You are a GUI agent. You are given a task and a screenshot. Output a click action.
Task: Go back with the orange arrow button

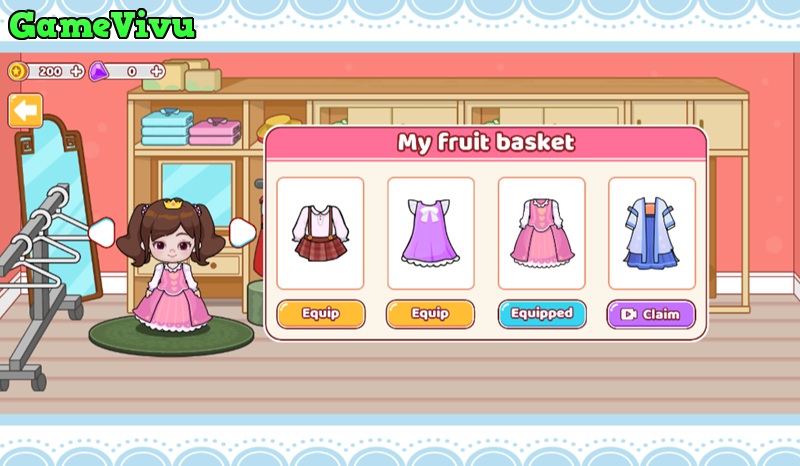pyautogui.click(x=25, y=110)
